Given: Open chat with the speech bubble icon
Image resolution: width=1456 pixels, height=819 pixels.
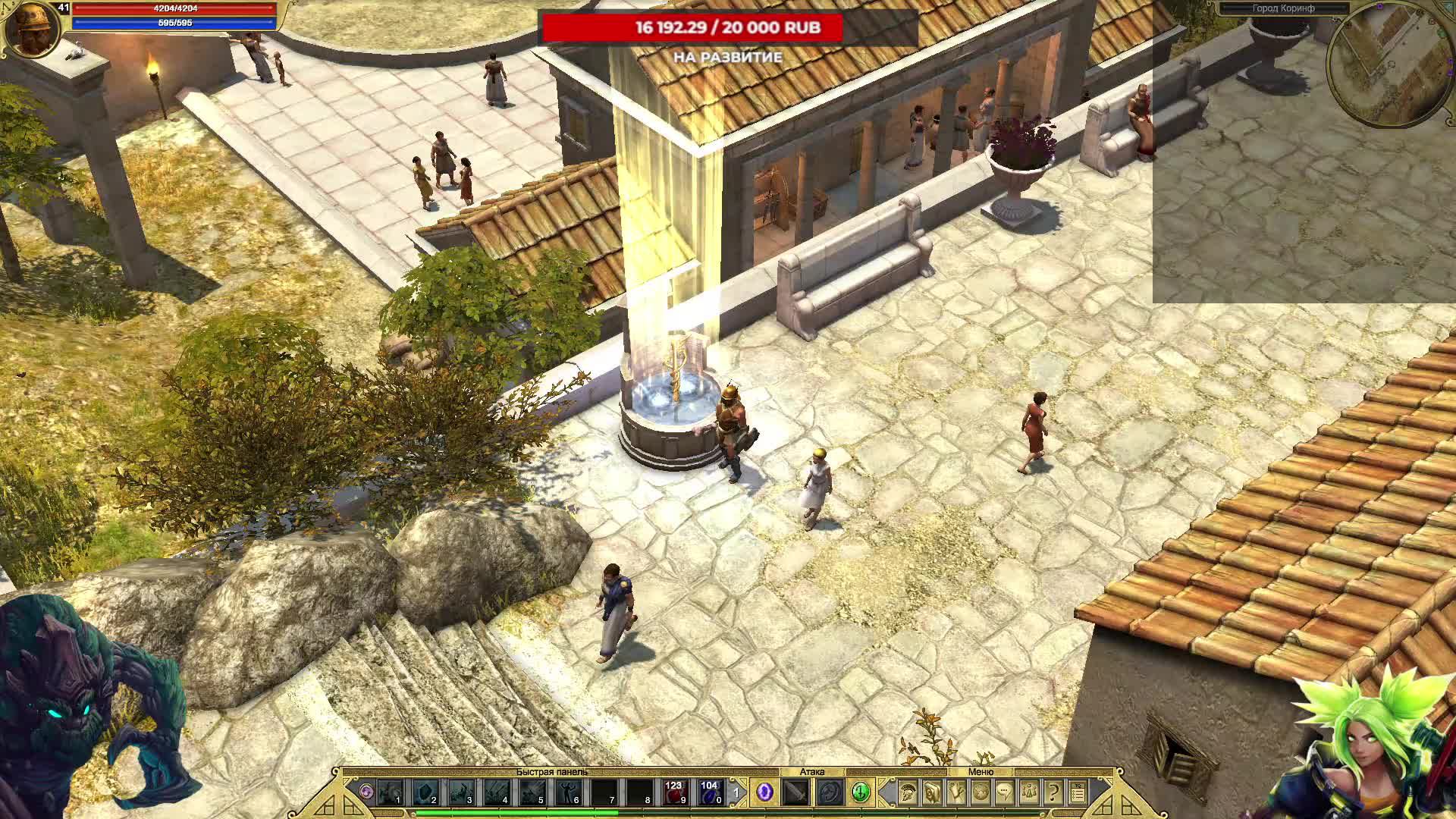Looking at the screenshot, I should click(x=1004, y=791).
